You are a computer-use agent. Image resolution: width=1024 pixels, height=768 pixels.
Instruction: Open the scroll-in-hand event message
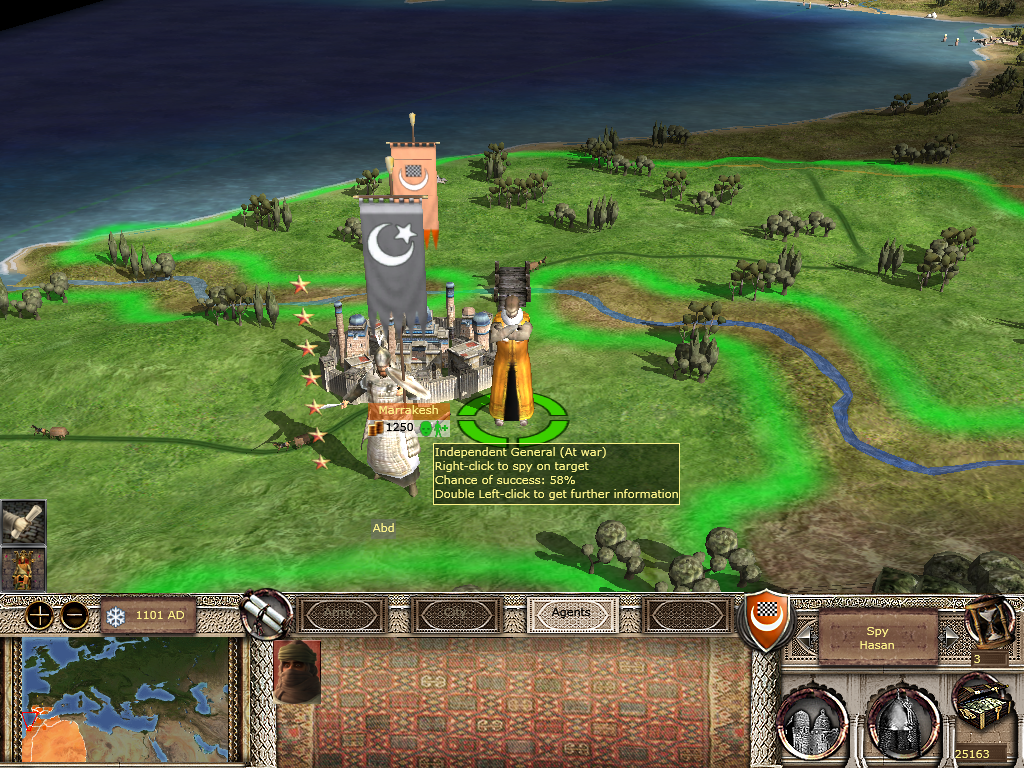point(23,522)
